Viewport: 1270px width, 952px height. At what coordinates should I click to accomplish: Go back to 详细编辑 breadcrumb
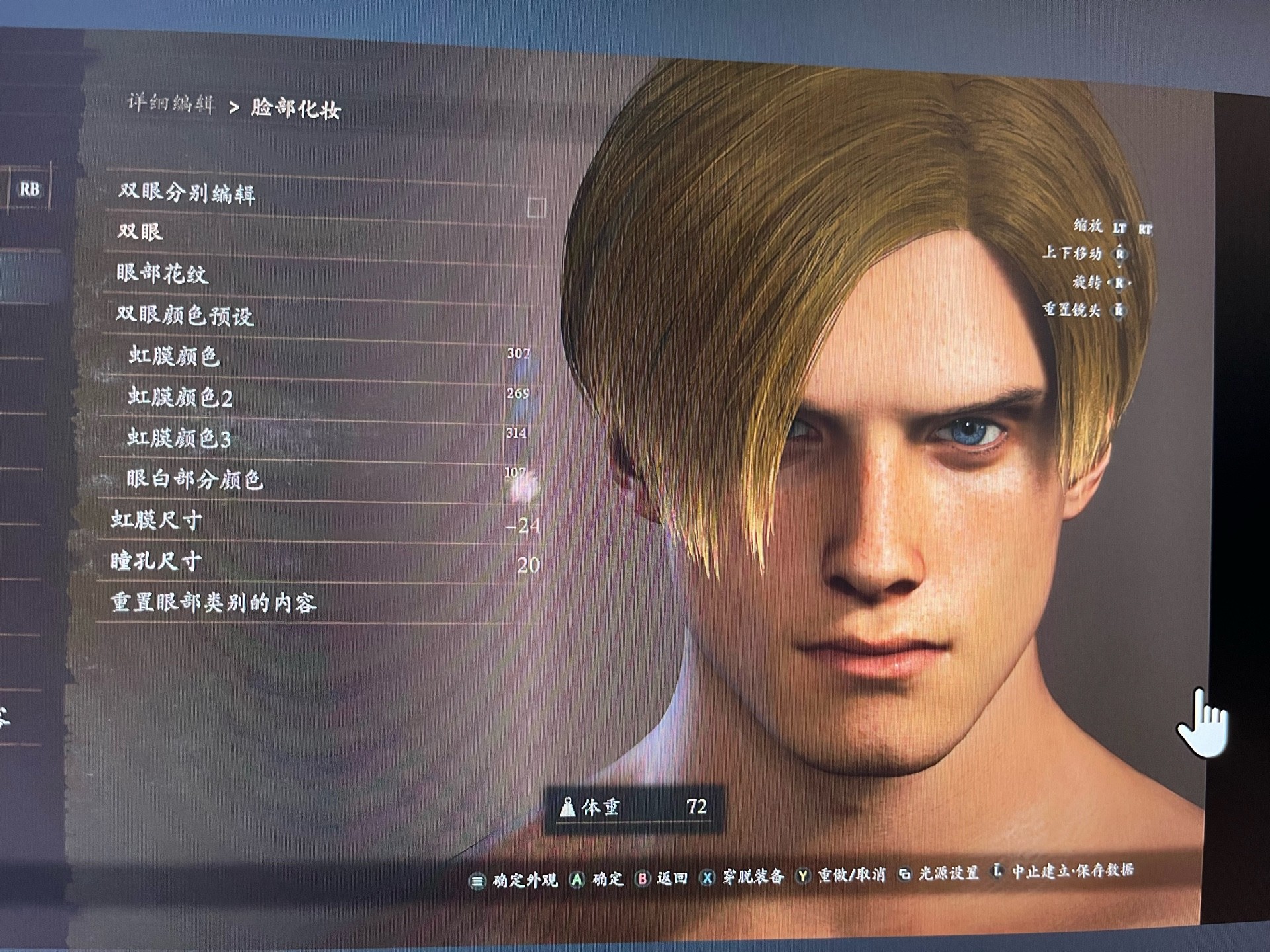171,104
